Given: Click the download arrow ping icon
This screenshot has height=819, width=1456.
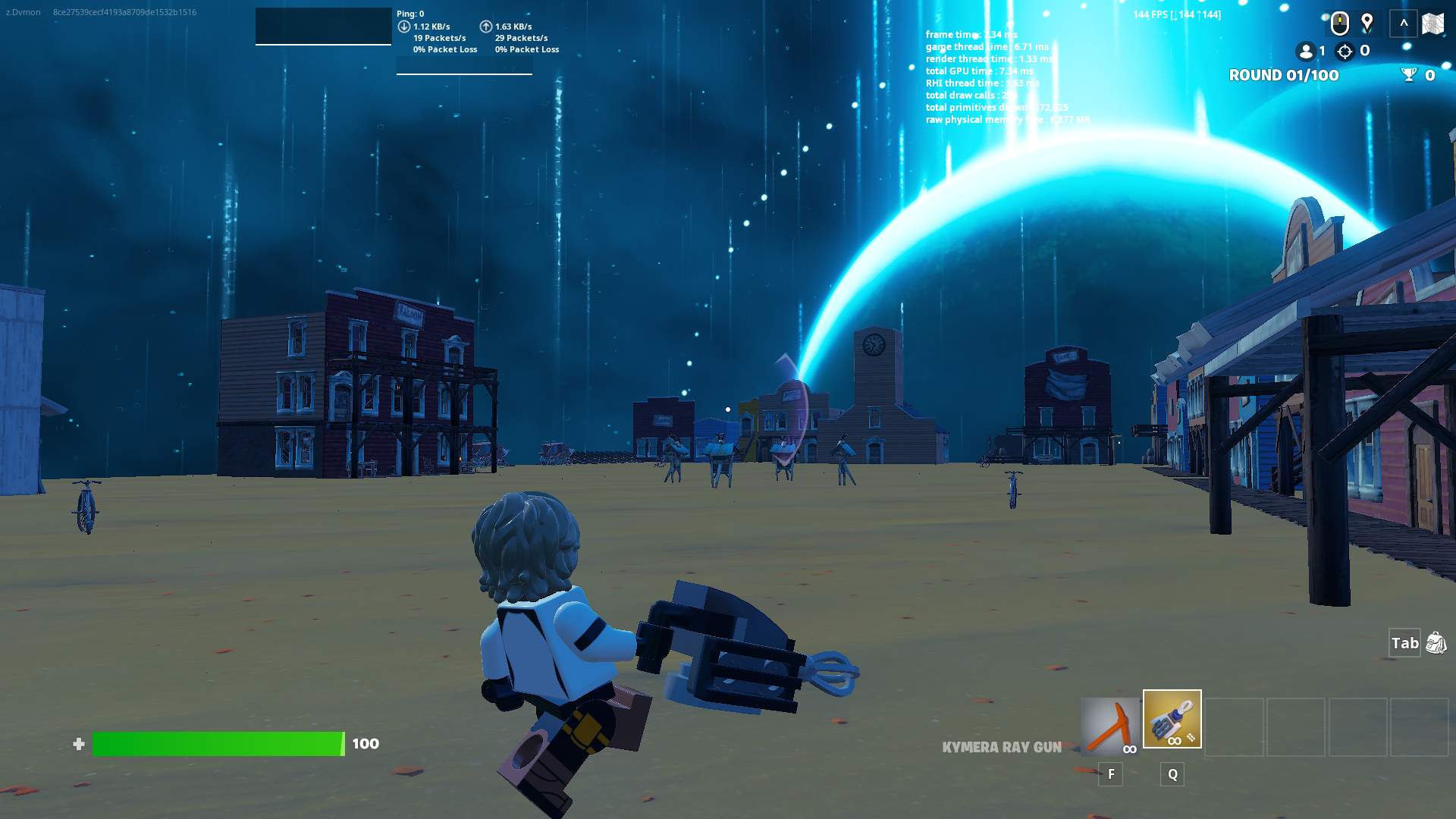Looking at the screenshot, I should pyautogui.click(x=403, y=27).
